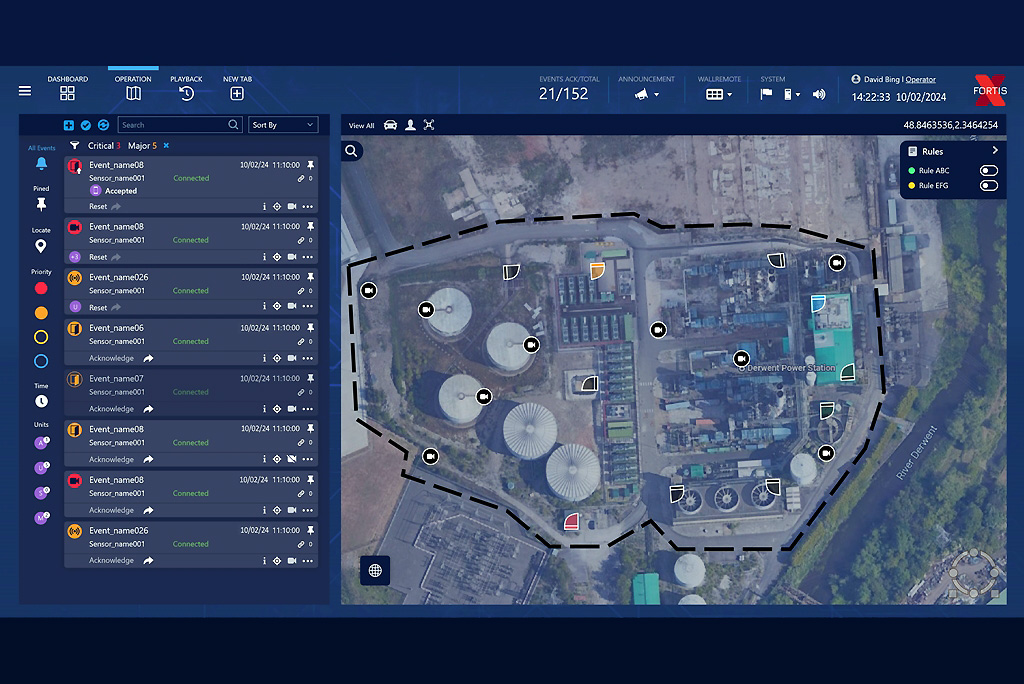Switch to the Dashboard tab
The width and height of the screenshot is (1024, 684).
67,93
